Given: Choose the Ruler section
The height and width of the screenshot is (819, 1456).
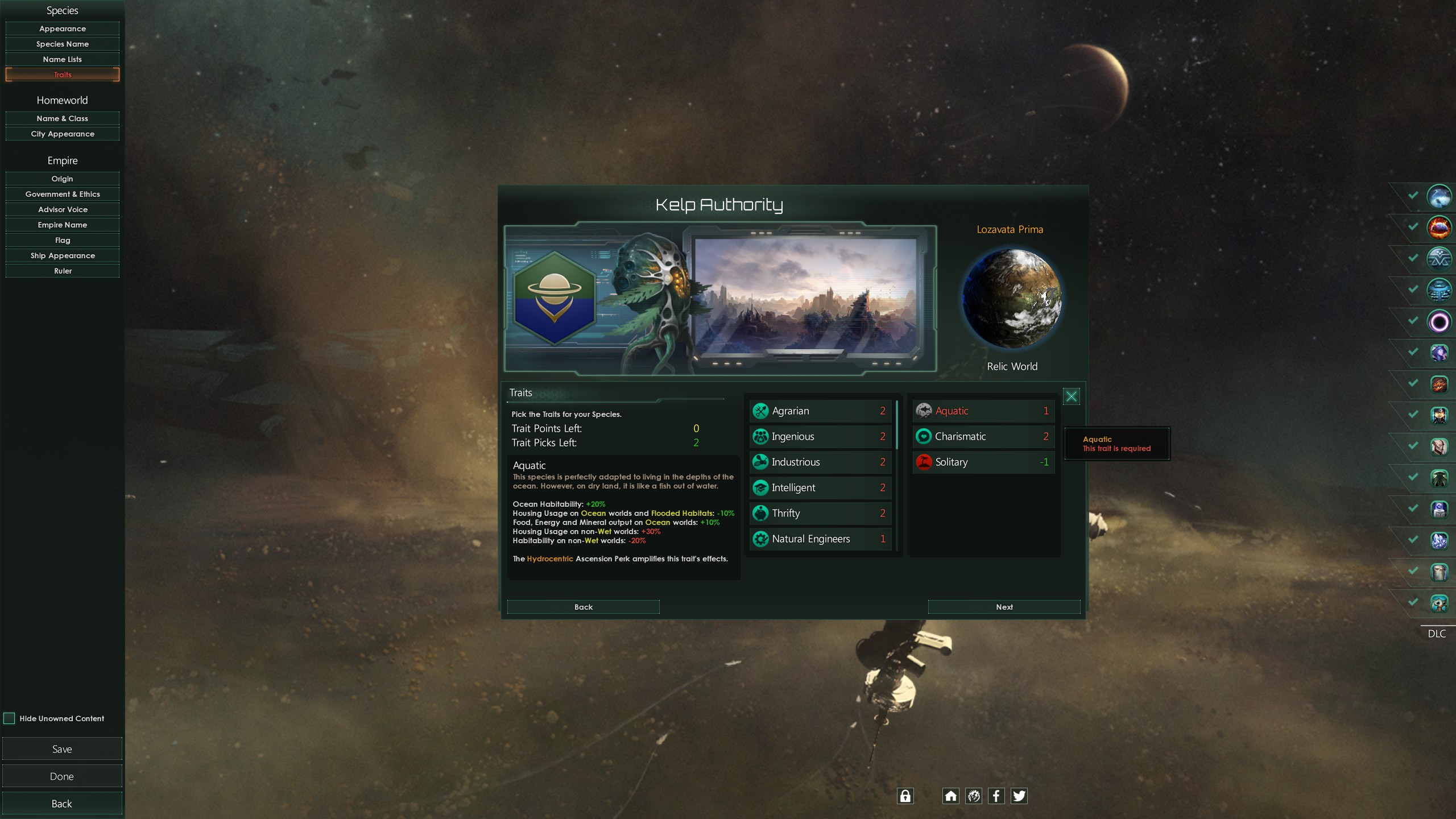Looking at the screenshot, I should point(63,271).
